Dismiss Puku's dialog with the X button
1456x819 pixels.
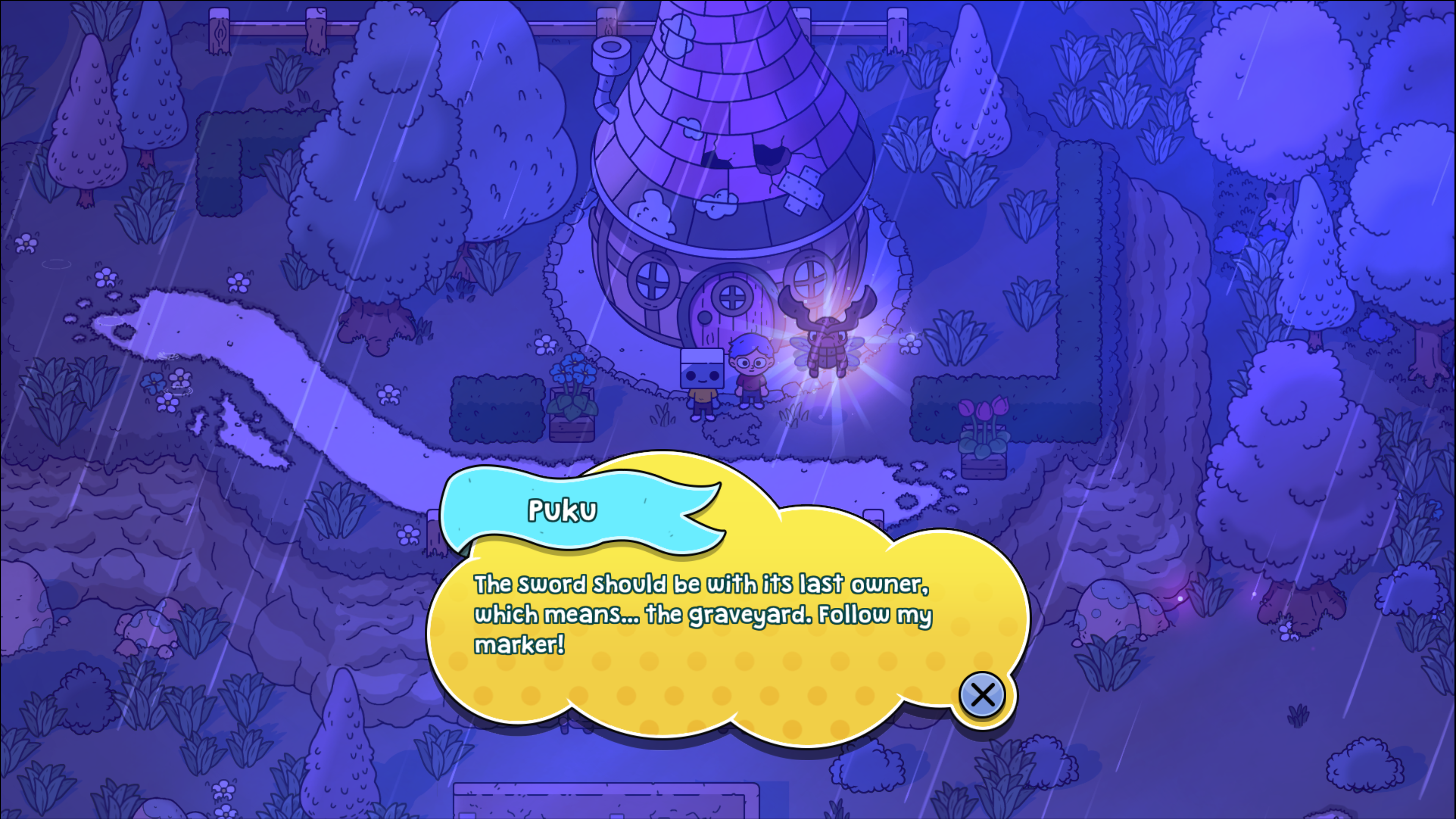tap(982, 695)
